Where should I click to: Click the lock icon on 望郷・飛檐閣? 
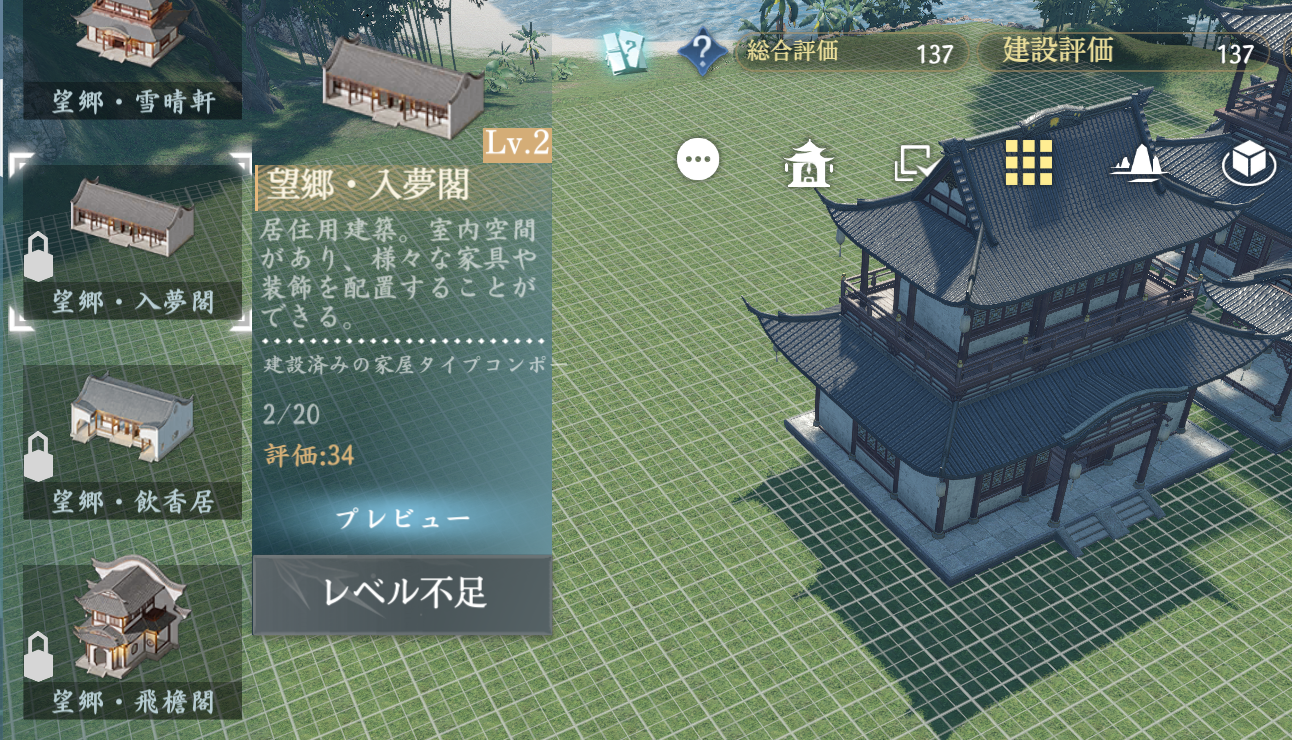click(x=38, y=660)
